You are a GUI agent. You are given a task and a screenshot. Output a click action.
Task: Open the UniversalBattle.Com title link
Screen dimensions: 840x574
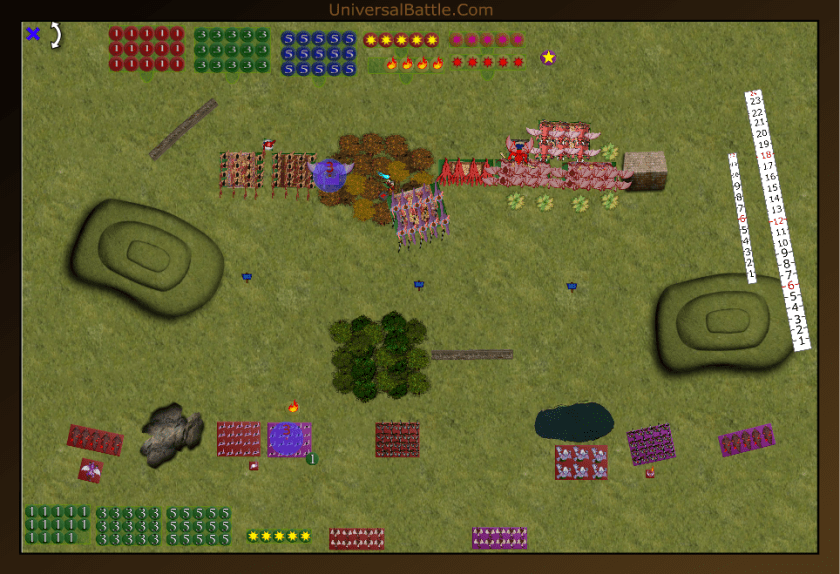[410, 10]
